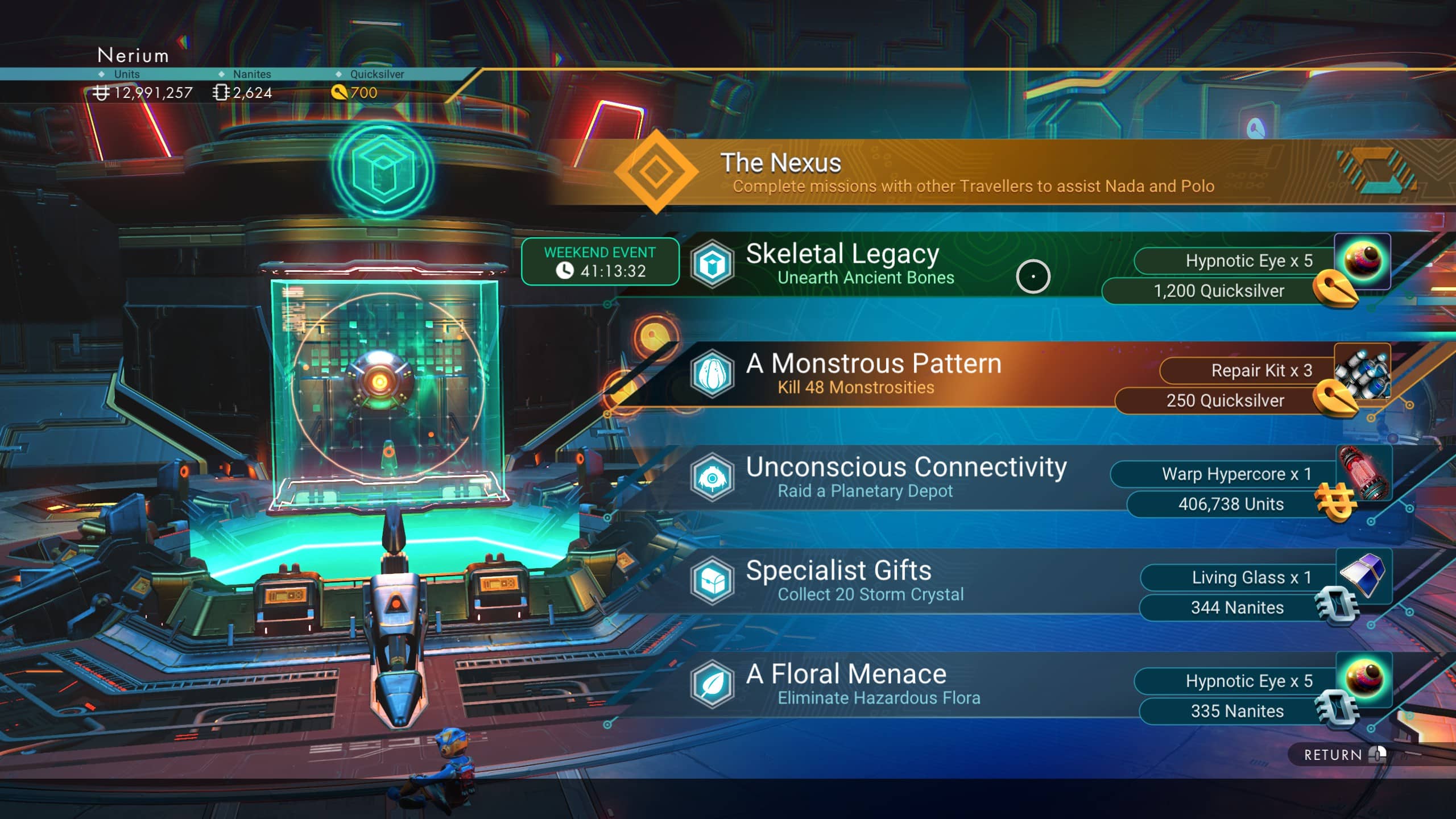Click the Quicksilver coin icon in the currency bar
Image resolution: width=1456 pixels, height=819 pixels.
point(340,93)
